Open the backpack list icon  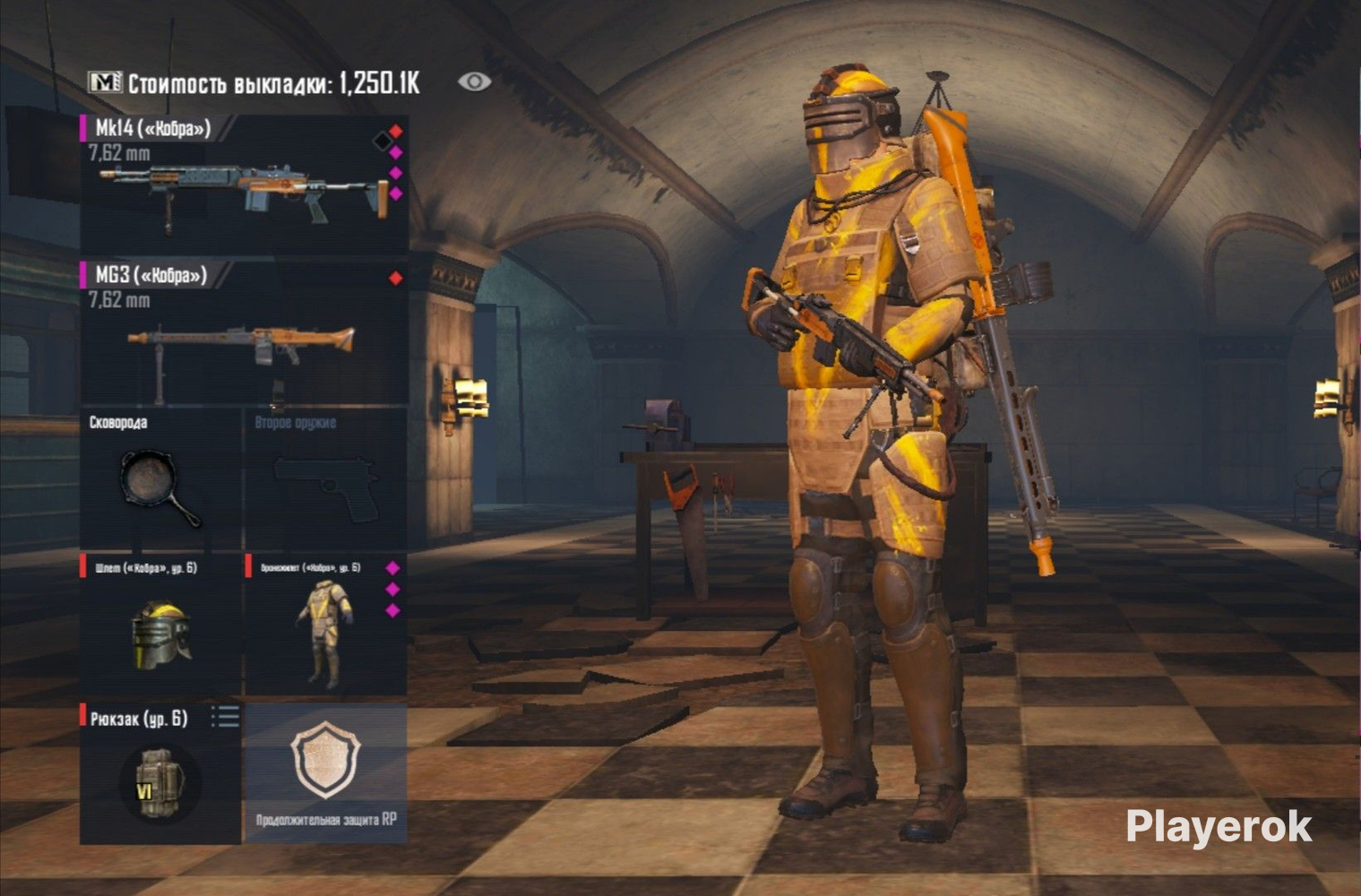(x=225, y=716)
